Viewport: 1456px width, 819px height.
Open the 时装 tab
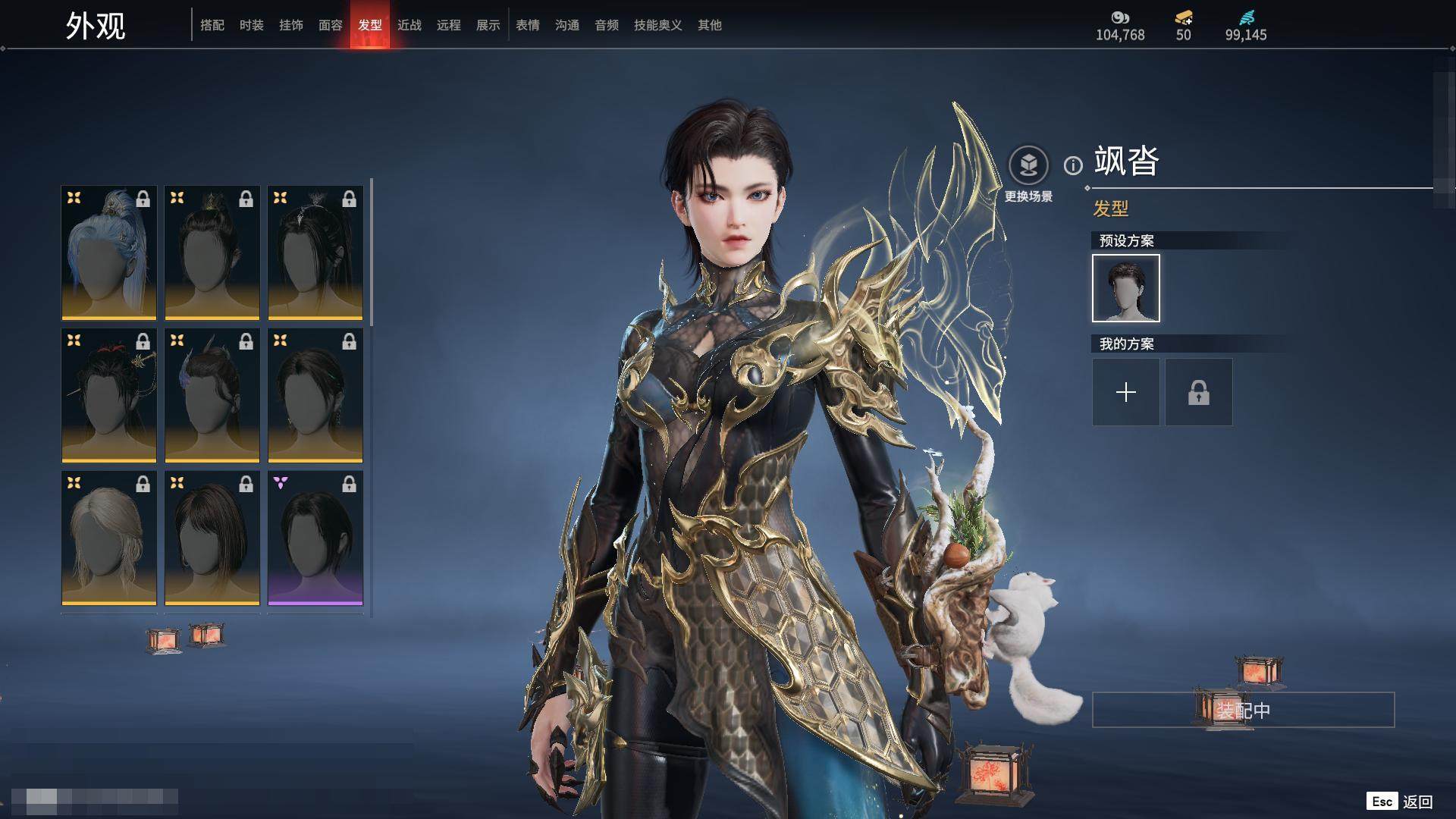click(x=252, y=25)
